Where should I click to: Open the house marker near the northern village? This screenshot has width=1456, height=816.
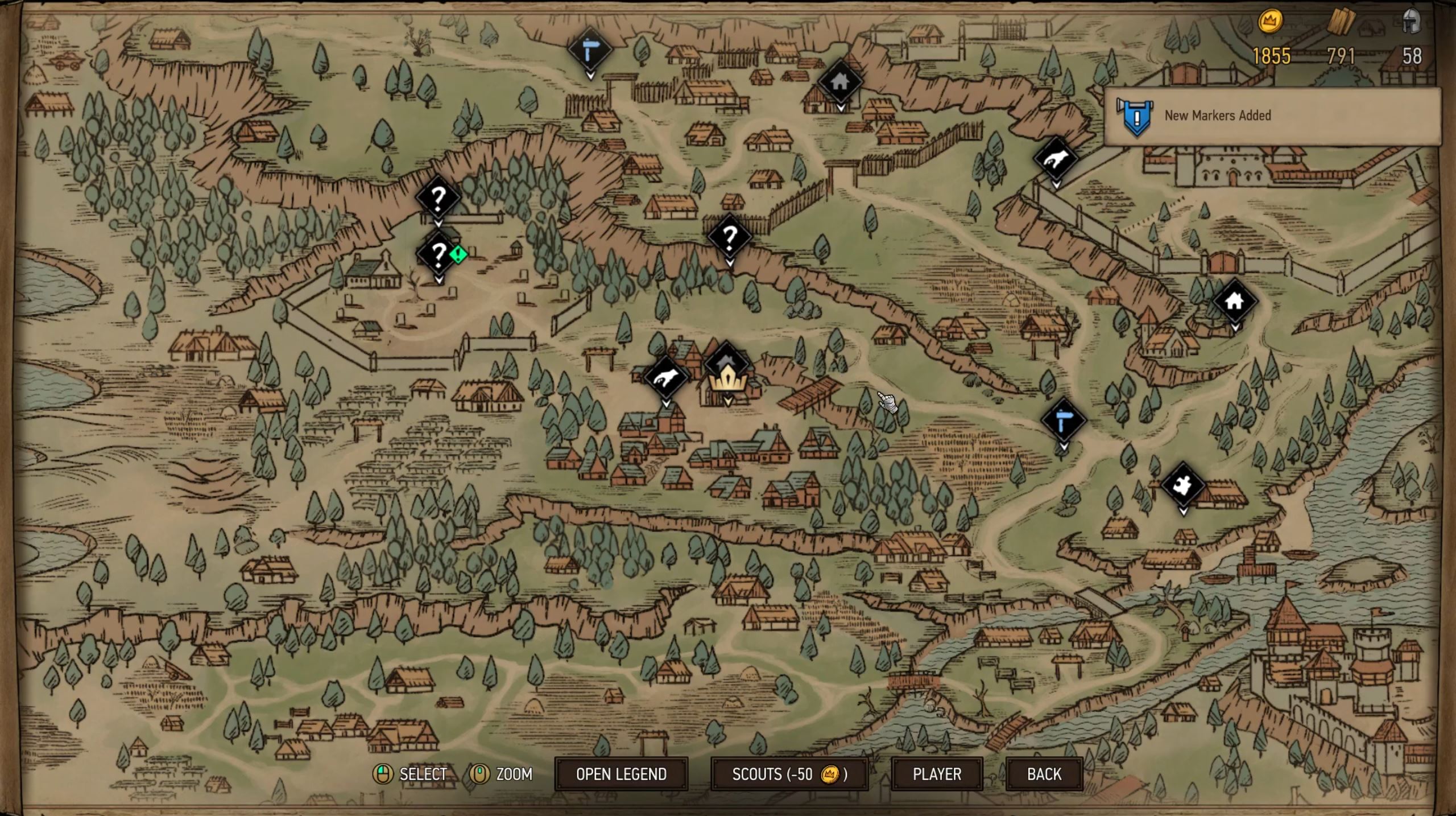pos(841,81)
